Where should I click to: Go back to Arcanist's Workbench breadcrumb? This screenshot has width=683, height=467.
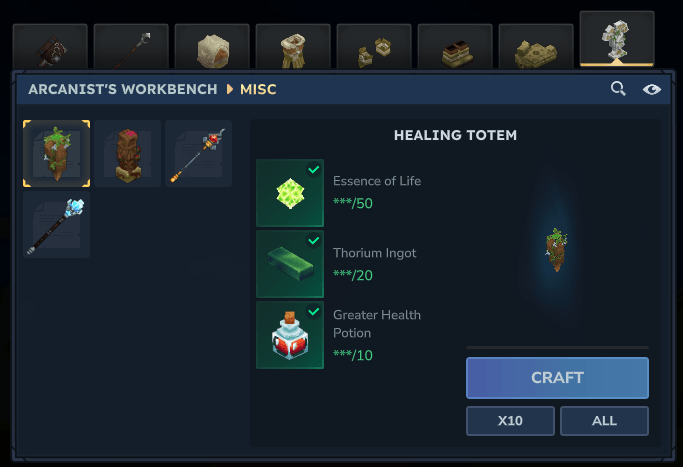point(123,89)
